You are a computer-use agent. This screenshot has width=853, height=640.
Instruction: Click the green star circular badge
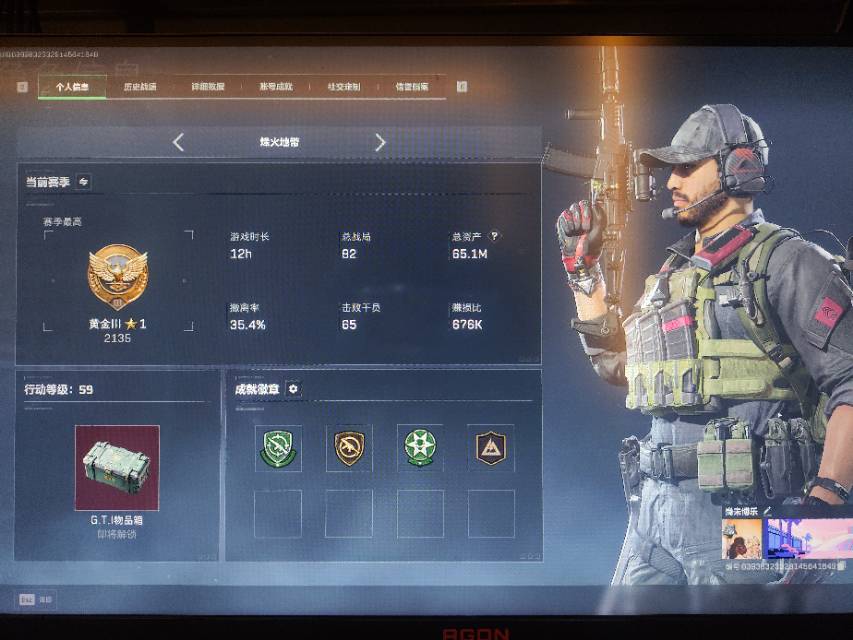(x=420, y=447)
